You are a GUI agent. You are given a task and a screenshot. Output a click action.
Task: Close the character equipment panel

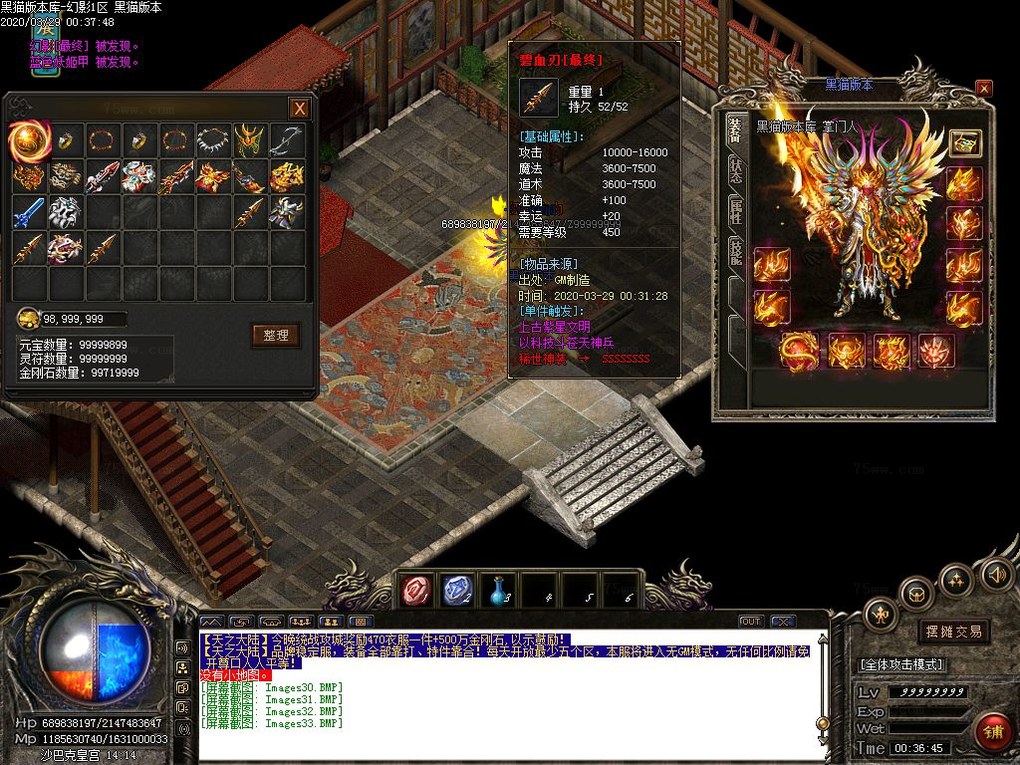[x=984, y=88]
